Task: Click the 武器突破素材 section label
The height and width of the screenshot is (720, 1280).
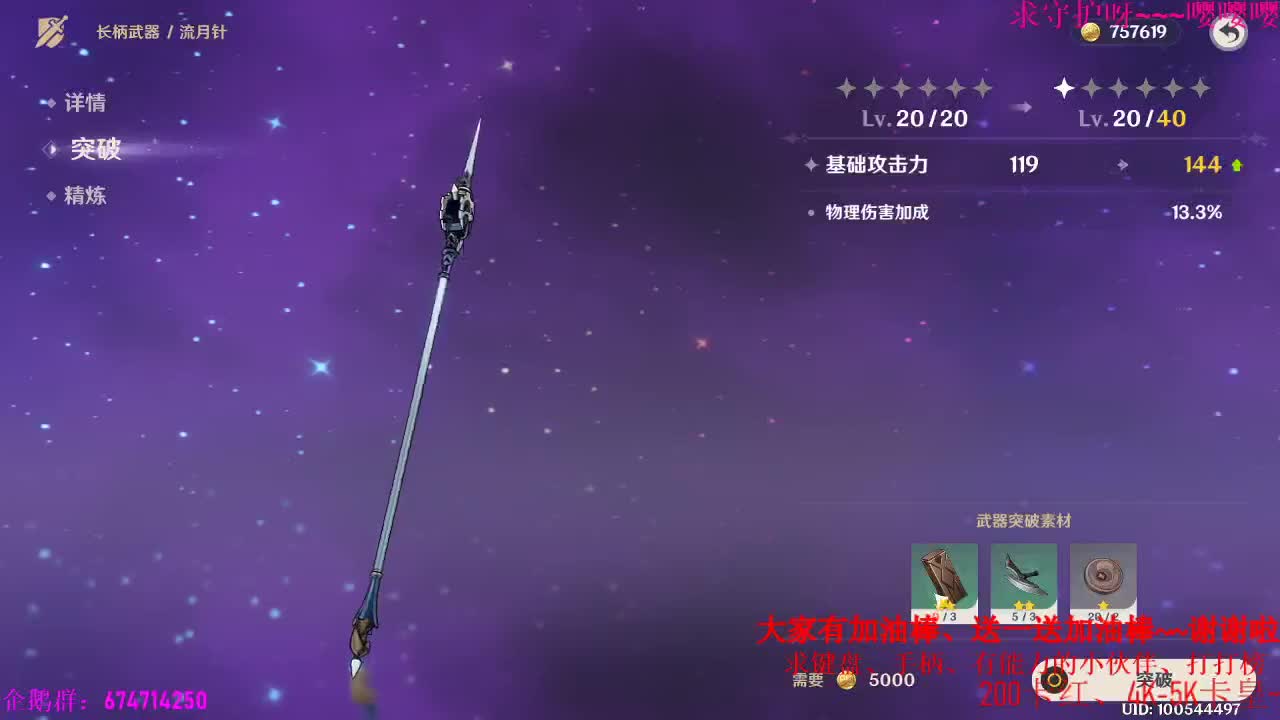Action: tap(1022, 520)
